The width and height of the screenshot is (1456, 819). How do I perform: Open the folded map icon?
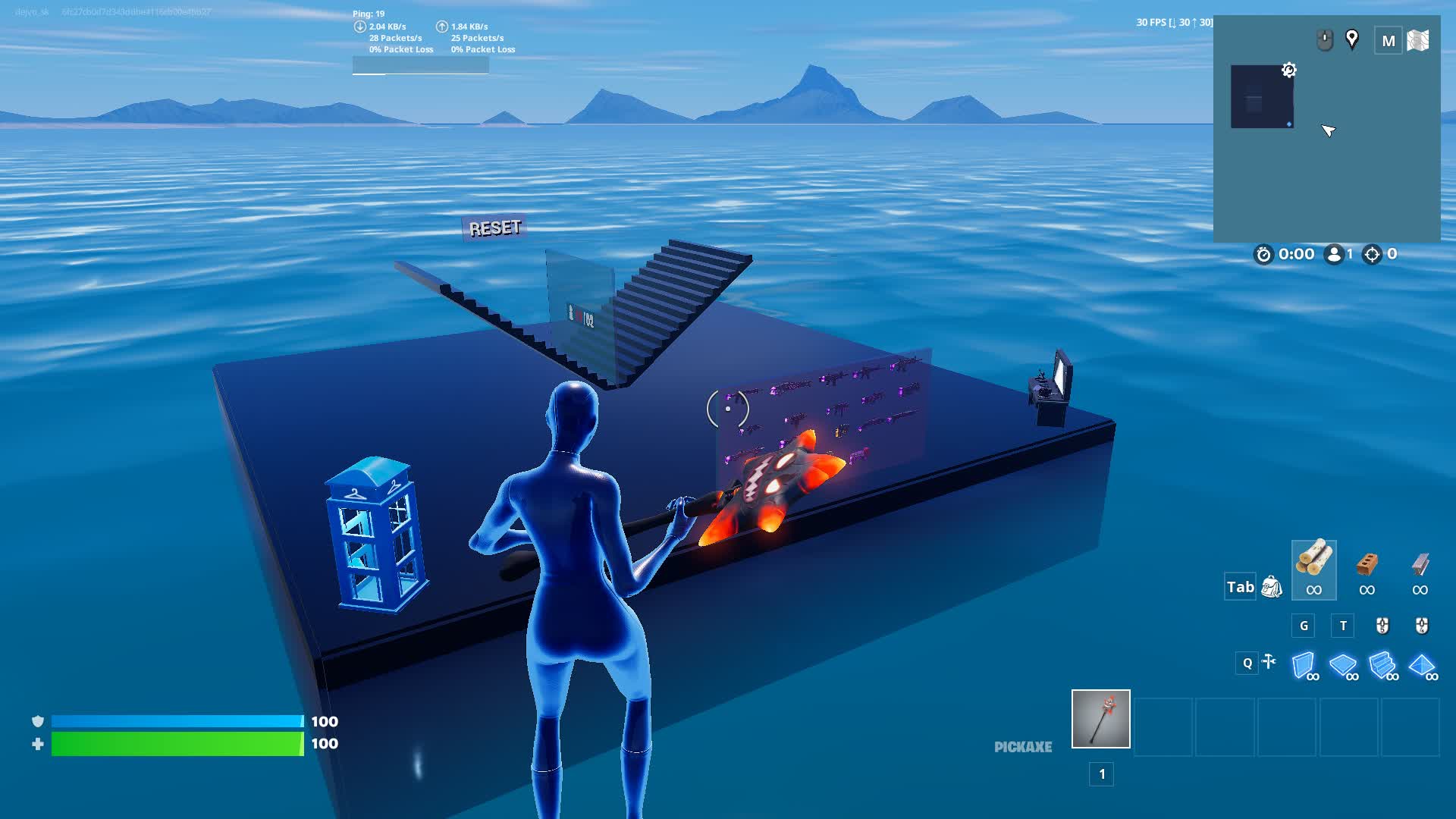[x=1418, y=40]
